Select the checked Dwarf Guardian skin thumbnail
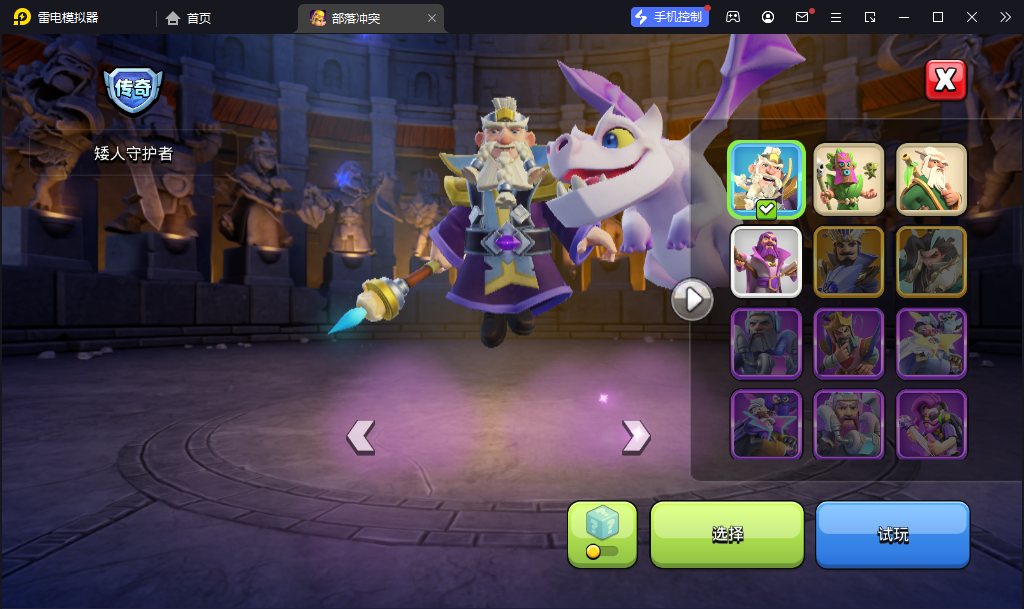 click(x=766, y=179)
